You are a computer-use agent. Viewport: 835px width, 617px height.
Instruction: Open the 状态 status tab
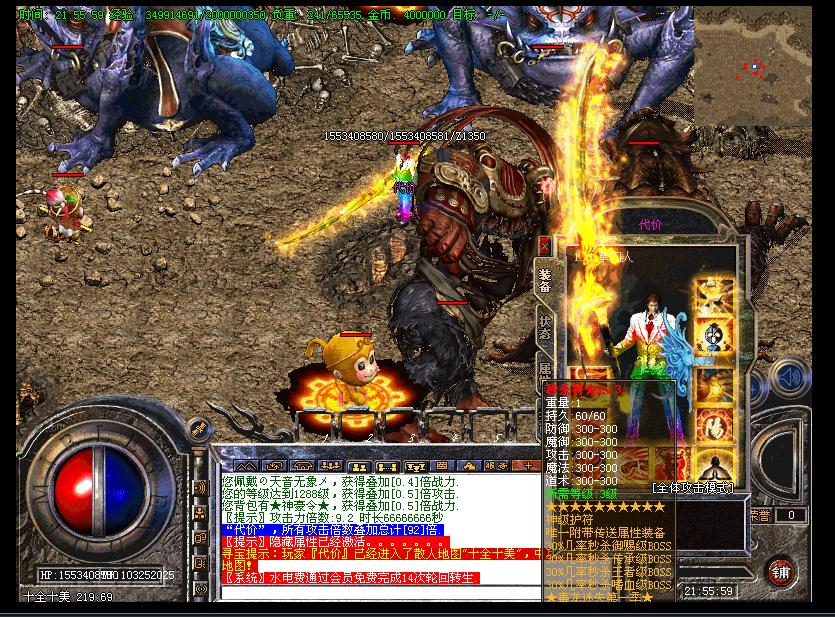pos(545,328)
